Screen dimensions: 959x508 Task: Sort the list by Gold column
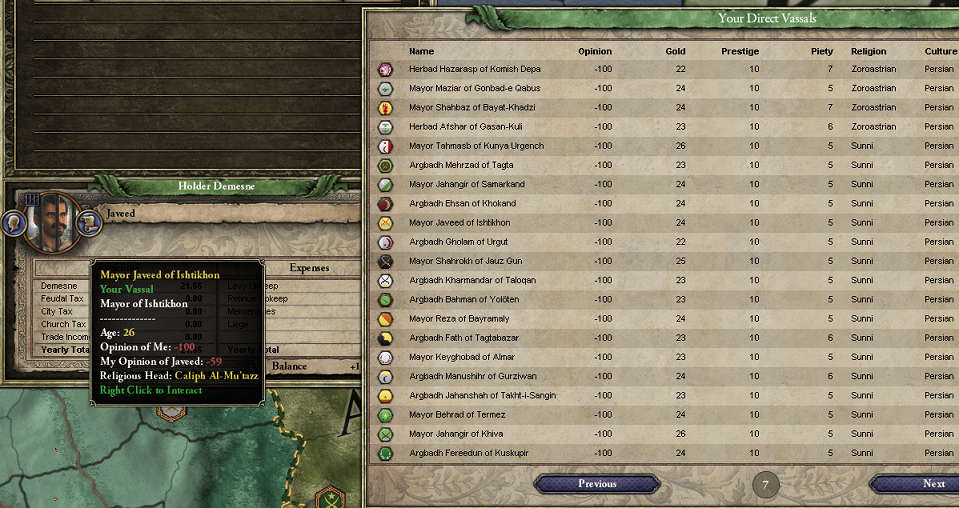[x=675, y=51]
